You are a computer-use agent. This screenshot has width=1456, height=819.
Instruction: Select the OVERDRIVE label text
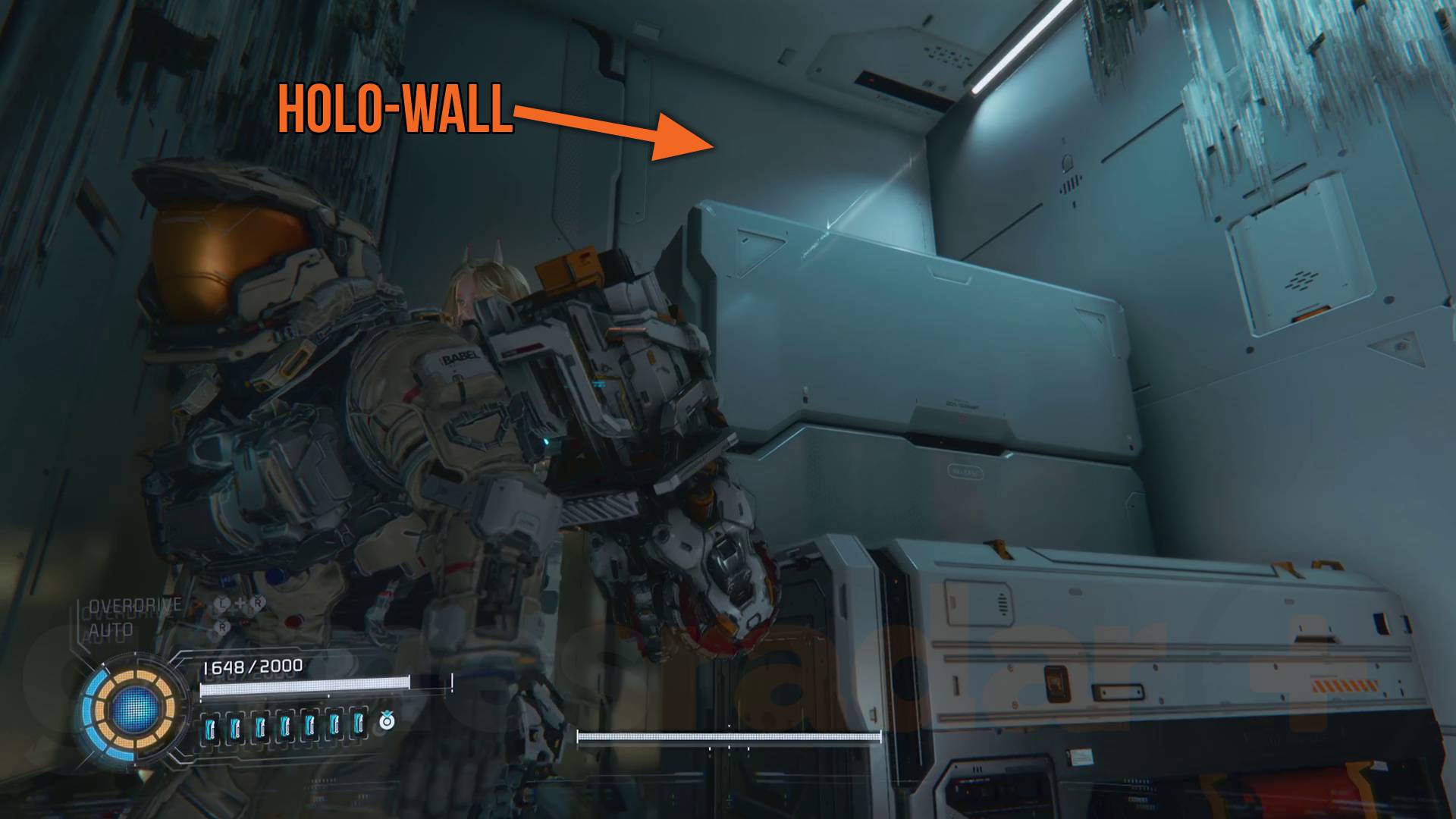[x=135, y=604]
